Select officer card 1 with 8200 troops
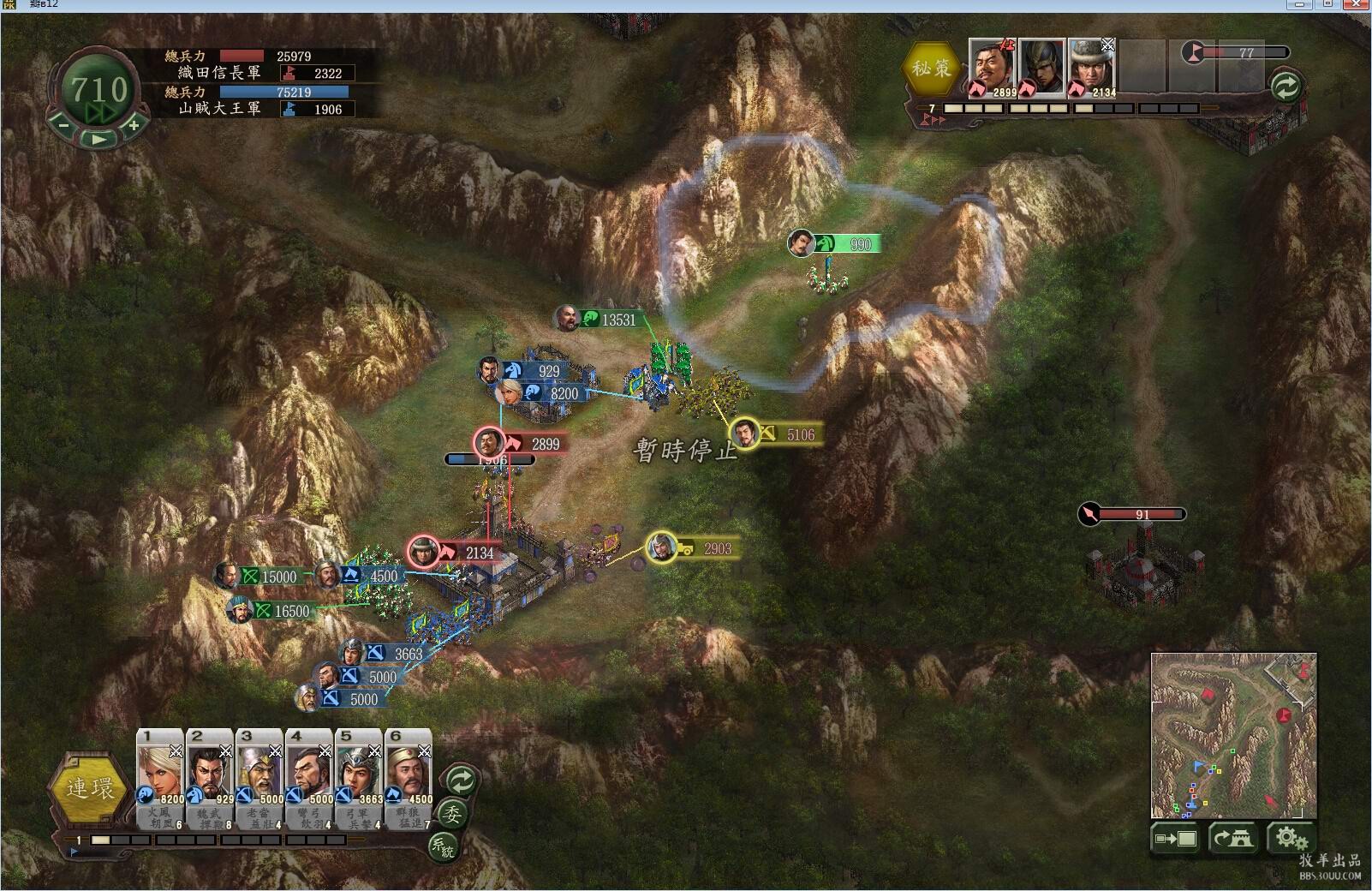Image resolution: width=1372 pixels, height=891 pixels. (x=160, y=767)
